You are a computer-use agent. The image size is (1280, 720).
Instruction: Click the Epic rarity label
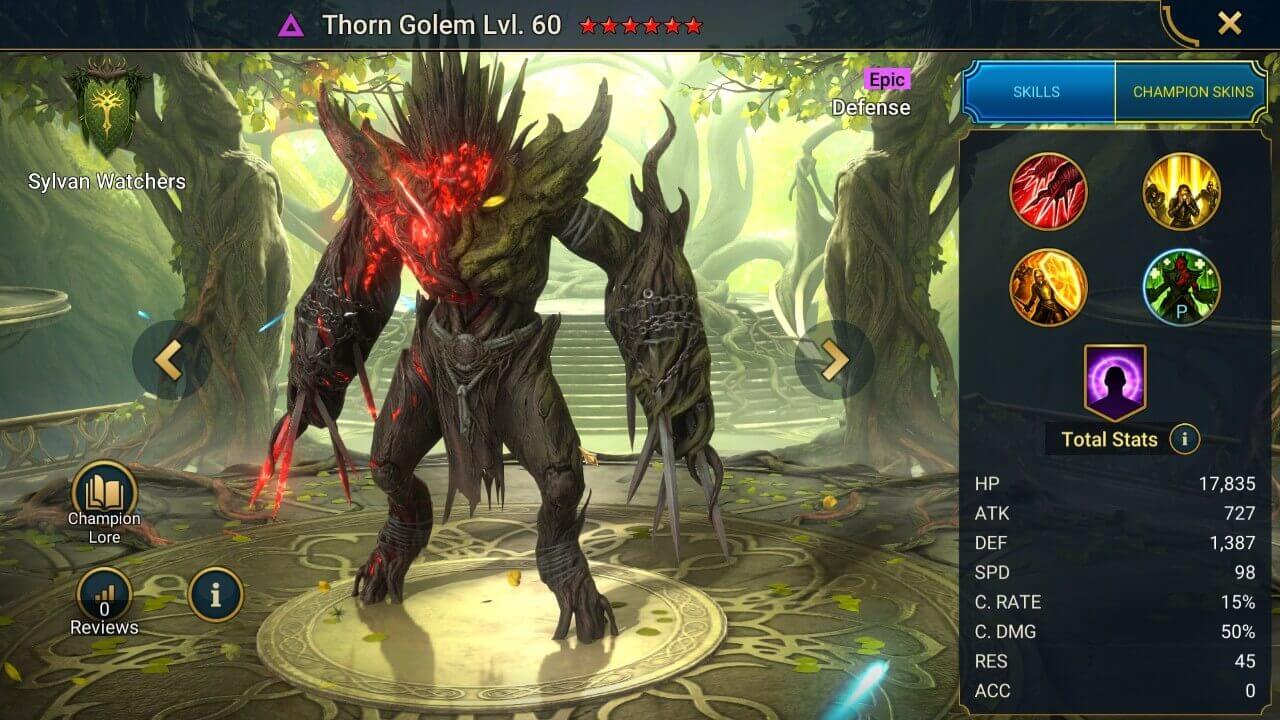coord(886,80)
